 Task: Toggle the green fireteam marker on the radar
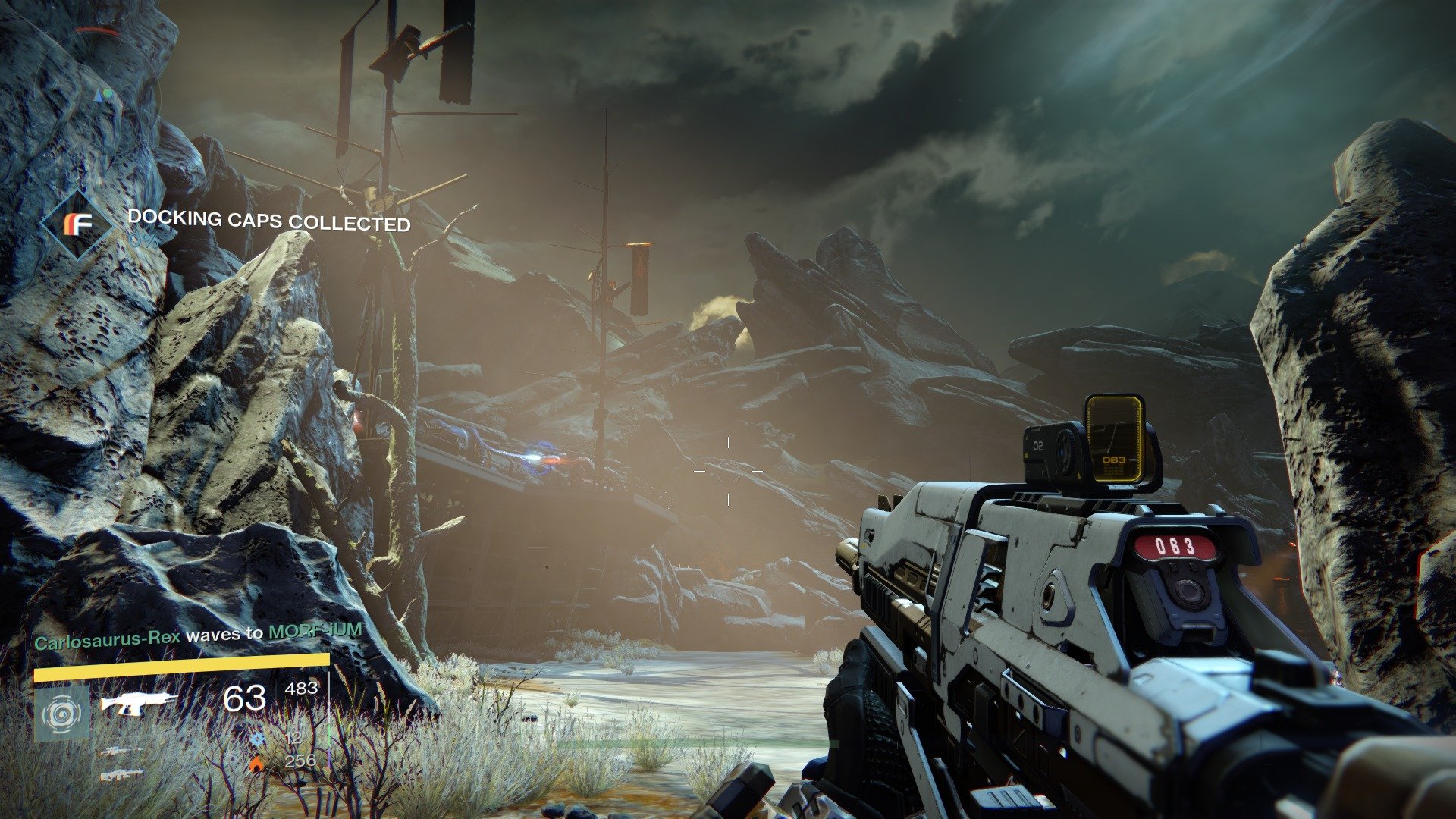coord(108,93)
